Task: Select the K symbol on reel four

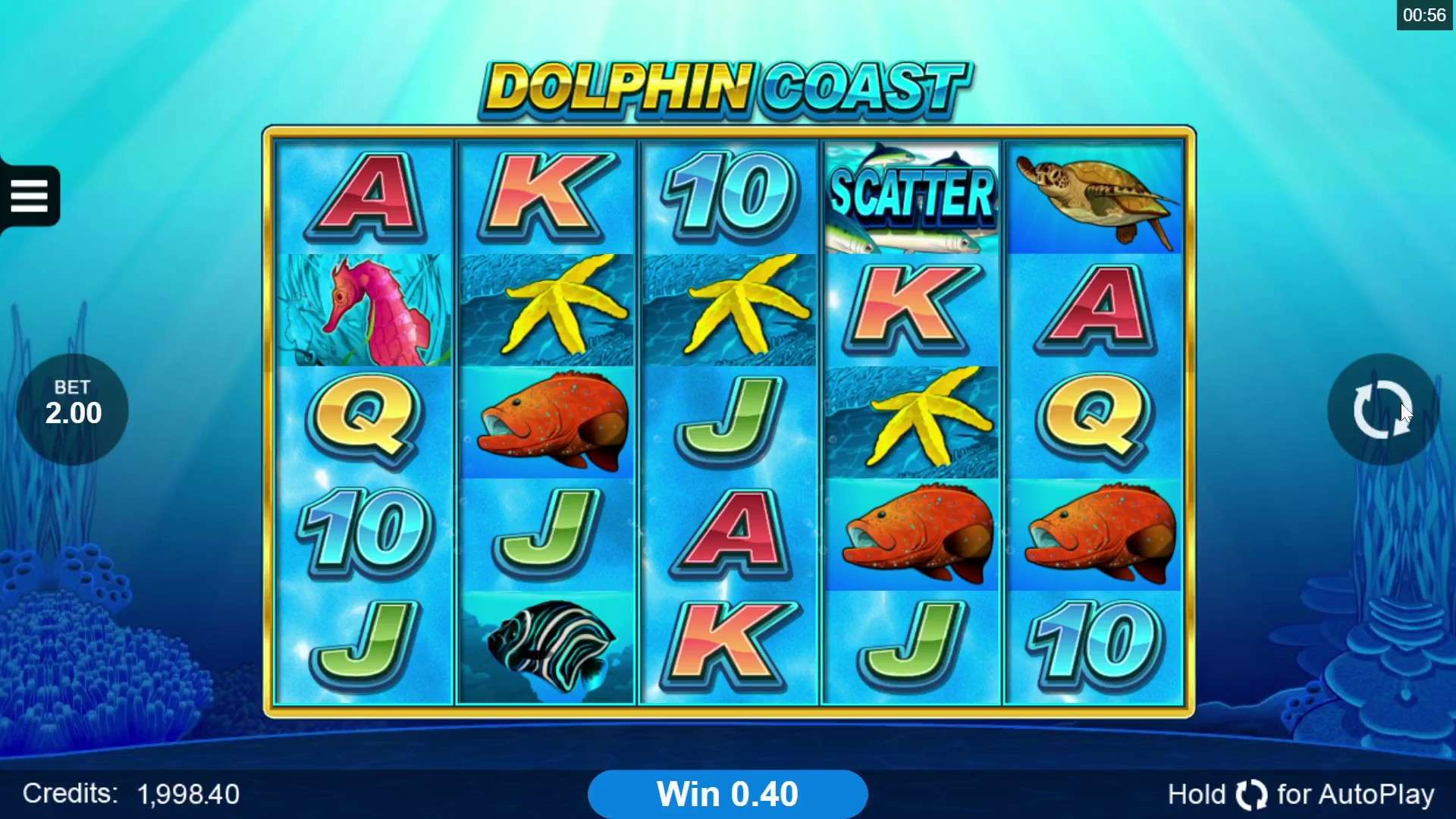Action: [x=912, y=307]
